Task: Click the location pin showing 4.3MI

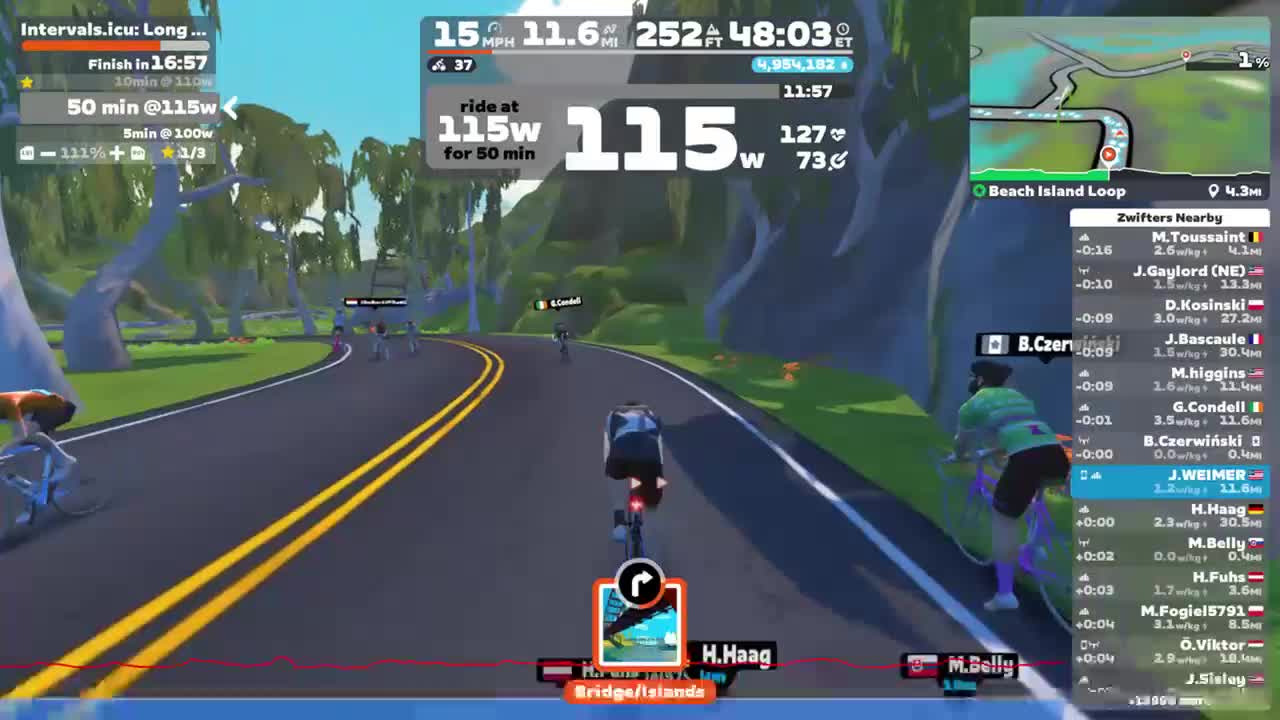Action: click(x=1215, y=191)
